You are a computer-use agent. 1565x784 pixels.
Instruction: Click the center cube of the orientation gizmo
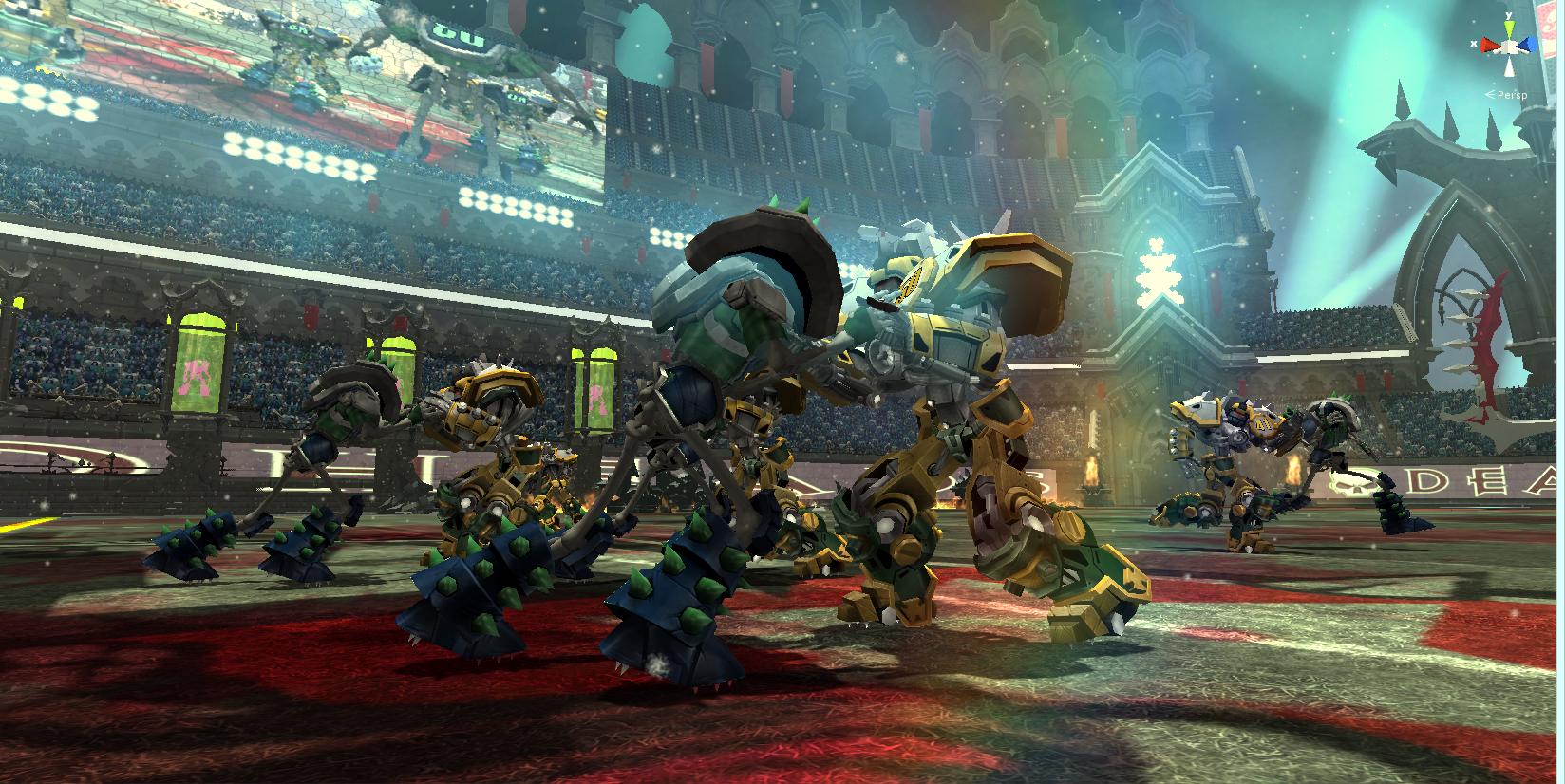click(x=1509, y=47)
